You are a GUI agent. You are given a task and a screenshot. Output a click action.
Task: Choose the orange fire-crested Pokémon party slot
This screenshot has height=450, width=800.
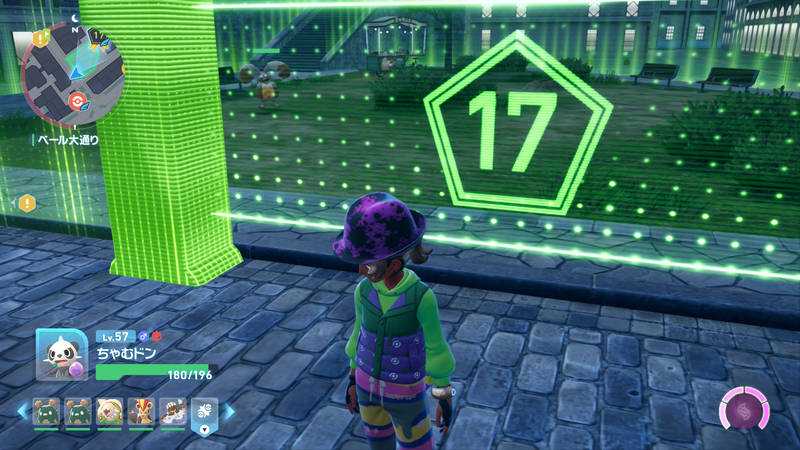[141, 411]
